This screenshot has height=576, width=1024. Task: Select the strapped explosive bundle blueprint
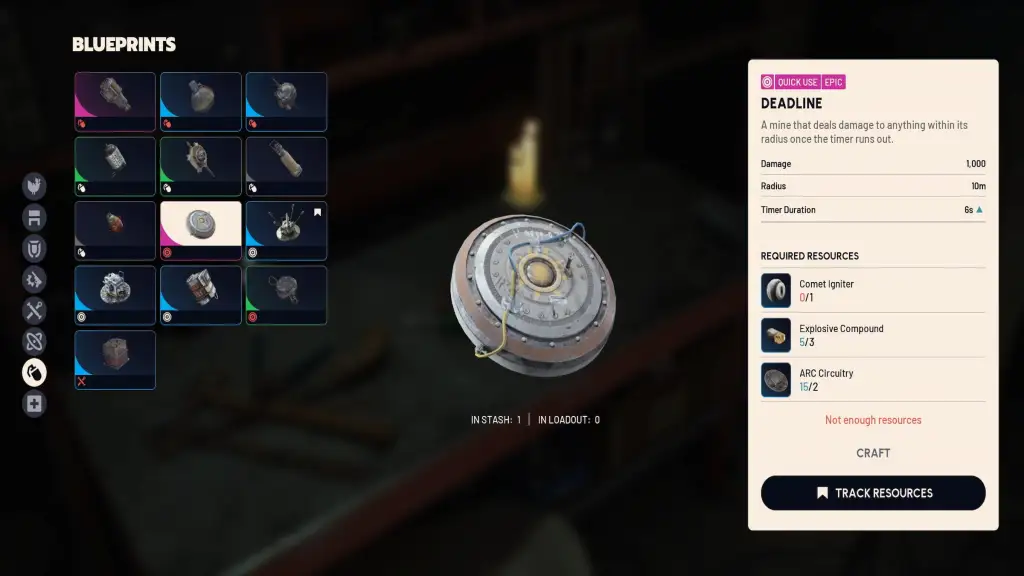click(201, 295)
